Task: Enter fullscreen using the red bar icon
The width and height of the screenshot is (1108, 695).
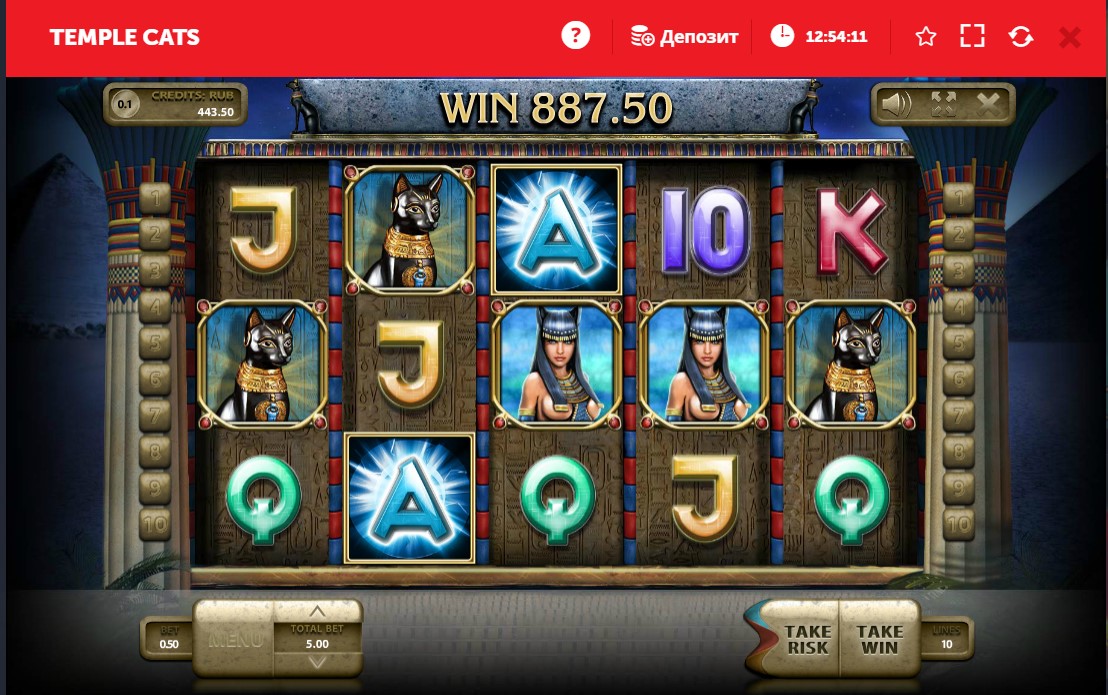Action: pos(972,37)
